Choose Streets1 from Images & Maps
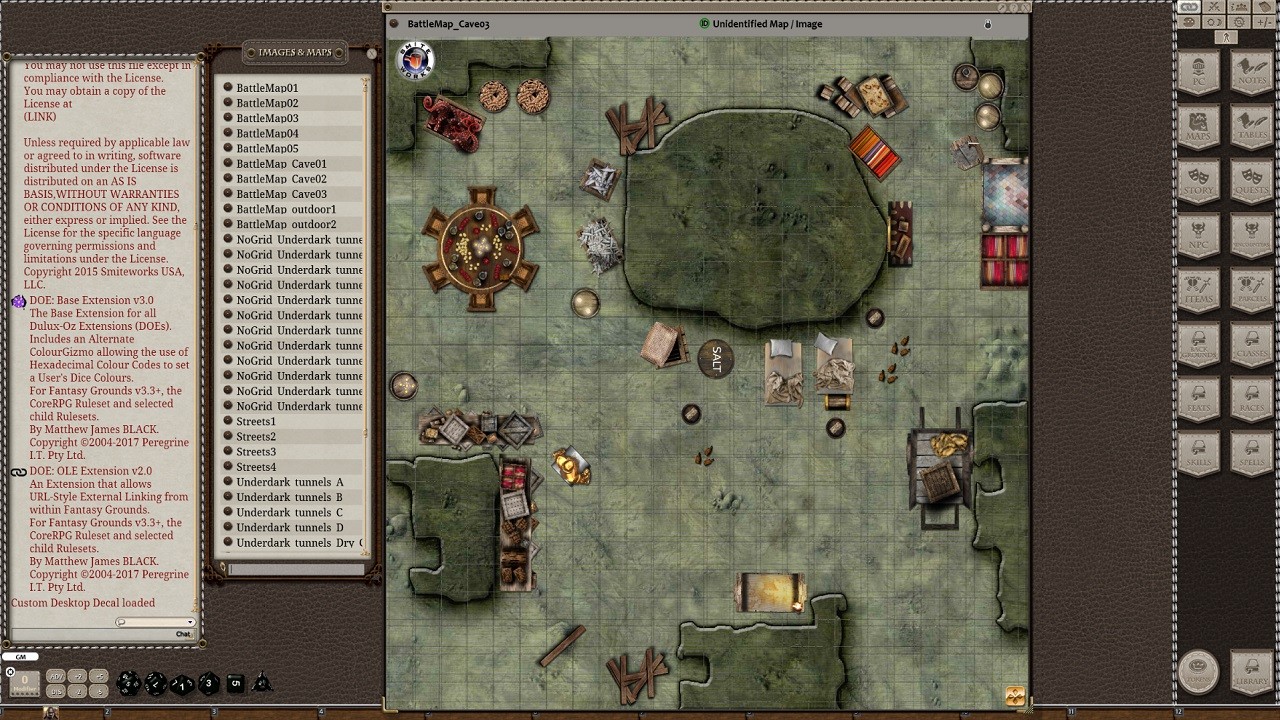 (x=256, y=422)
